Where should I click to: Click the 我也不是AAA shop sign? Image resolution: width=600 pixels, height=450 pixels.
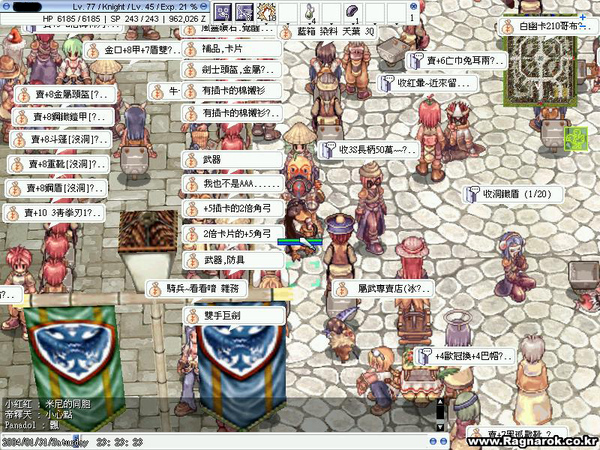click(x=232, y=185)
